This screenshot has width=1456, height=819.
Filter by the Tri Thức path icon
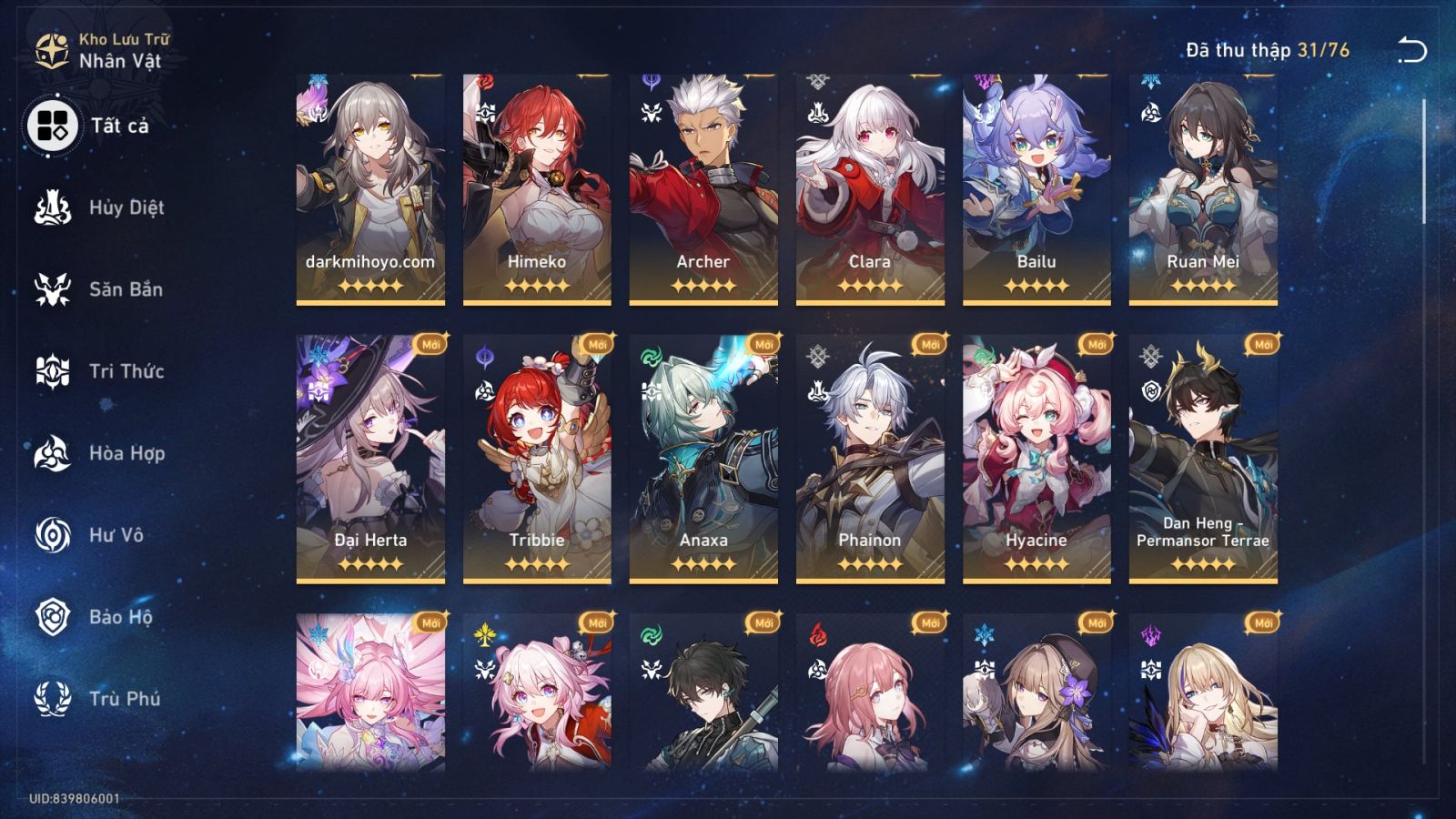click(x=52, y=371)
